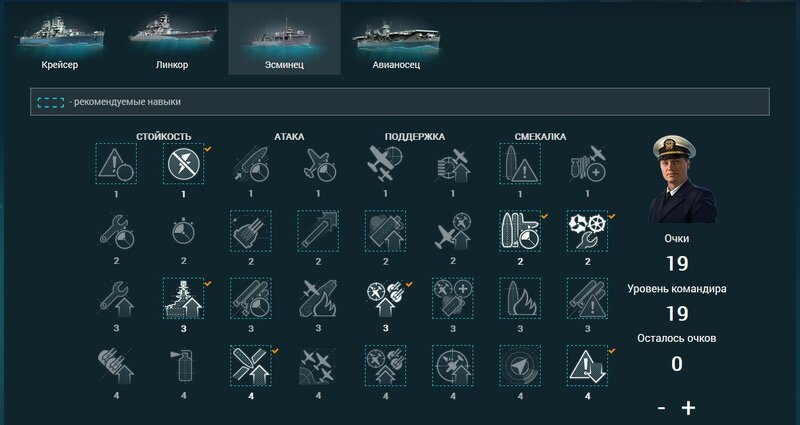Choose the warning triangle with down arrow skill
The height and width of the screenshot is (425, 800).
(x=586, y=366)
